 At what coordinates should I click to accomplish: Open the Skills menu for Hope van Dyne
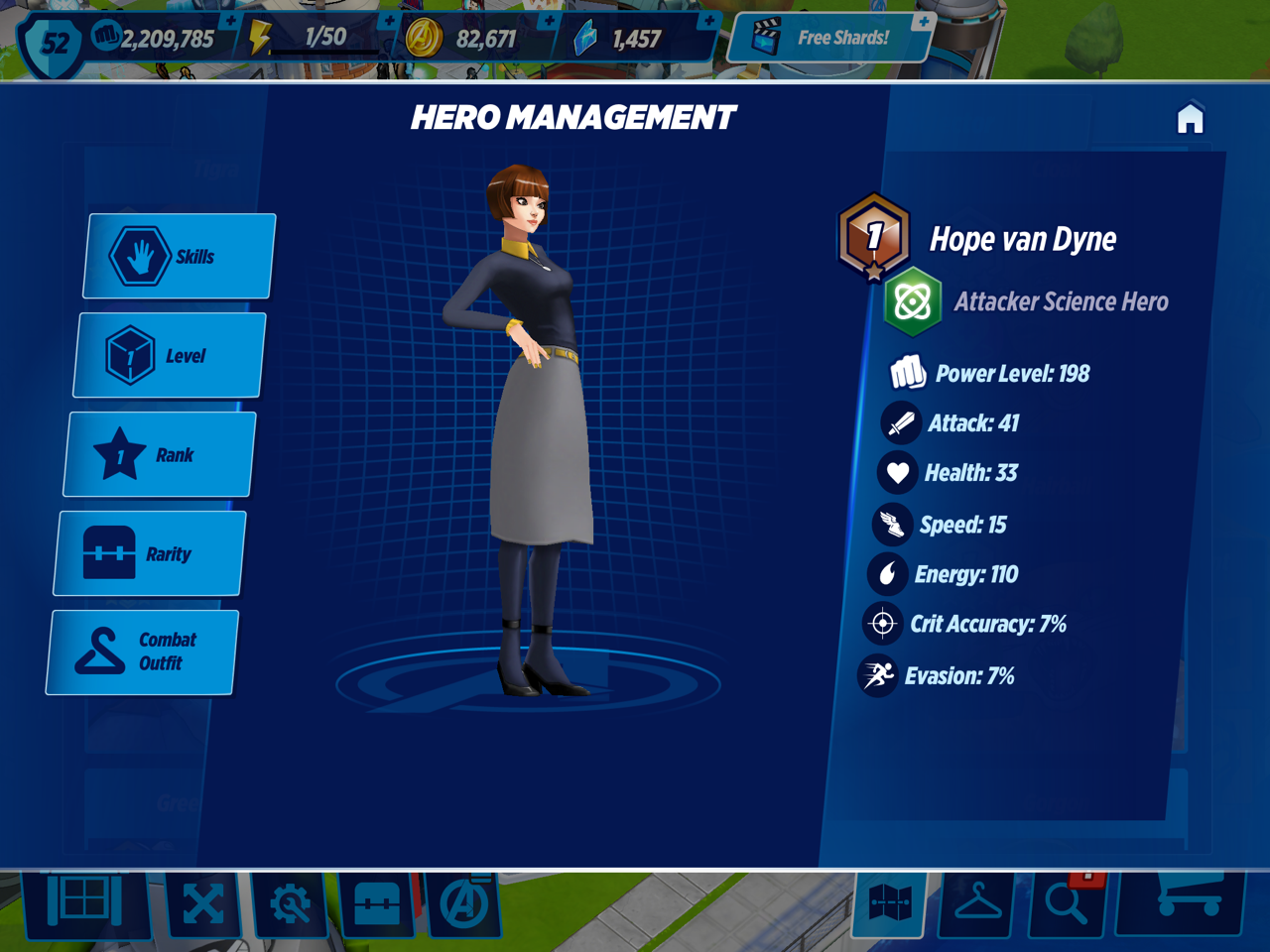pos(179,256)
